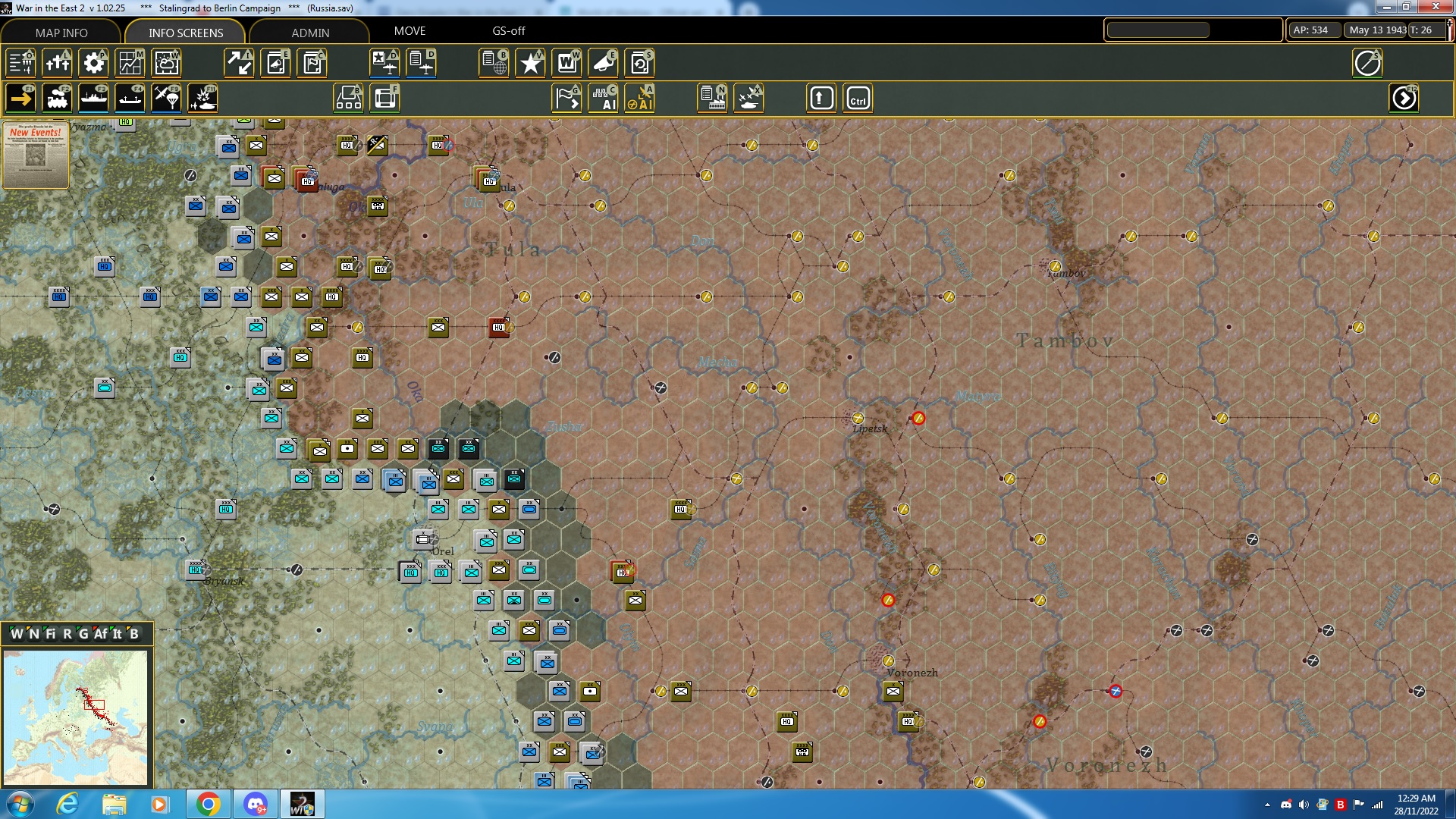Open the weather screen icon
1456x819 pixels.
point(166,63)
